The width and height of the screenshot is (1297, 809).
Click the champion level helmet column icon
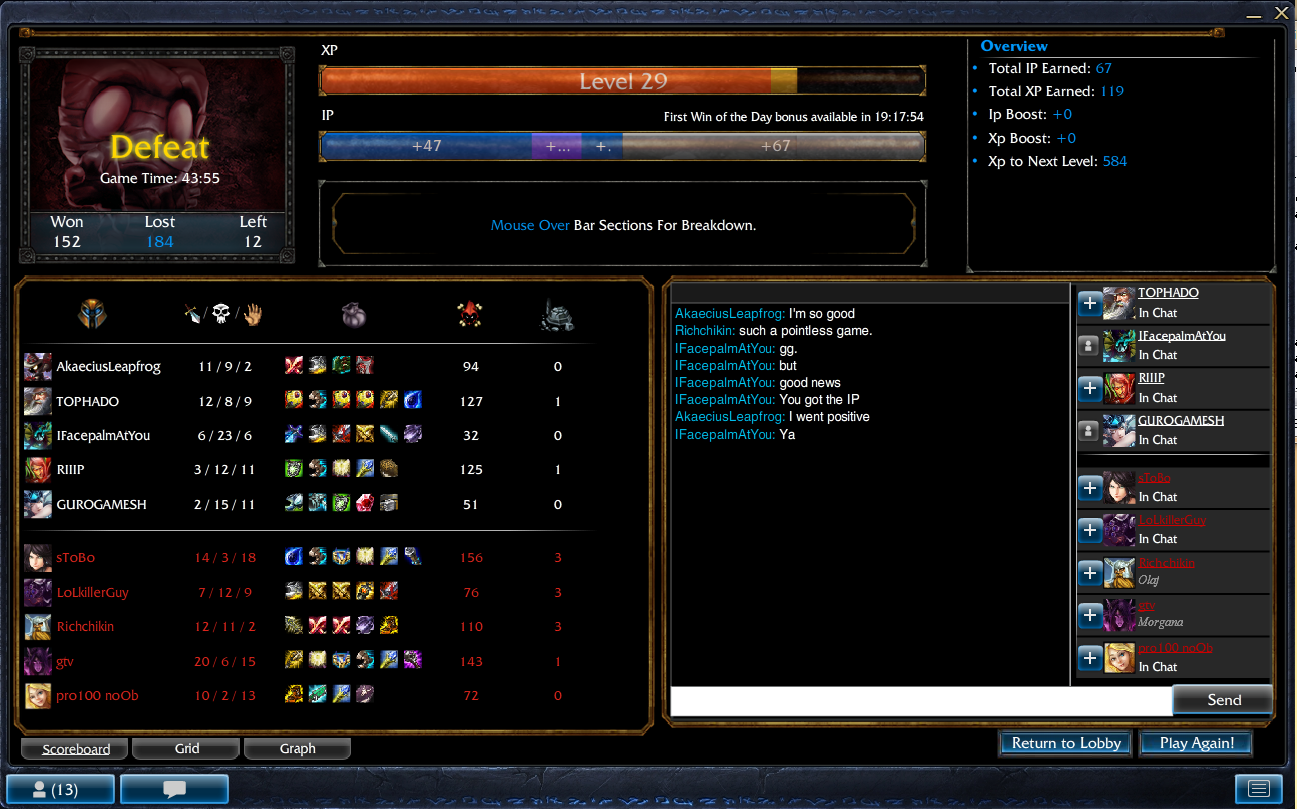(93, 314)
